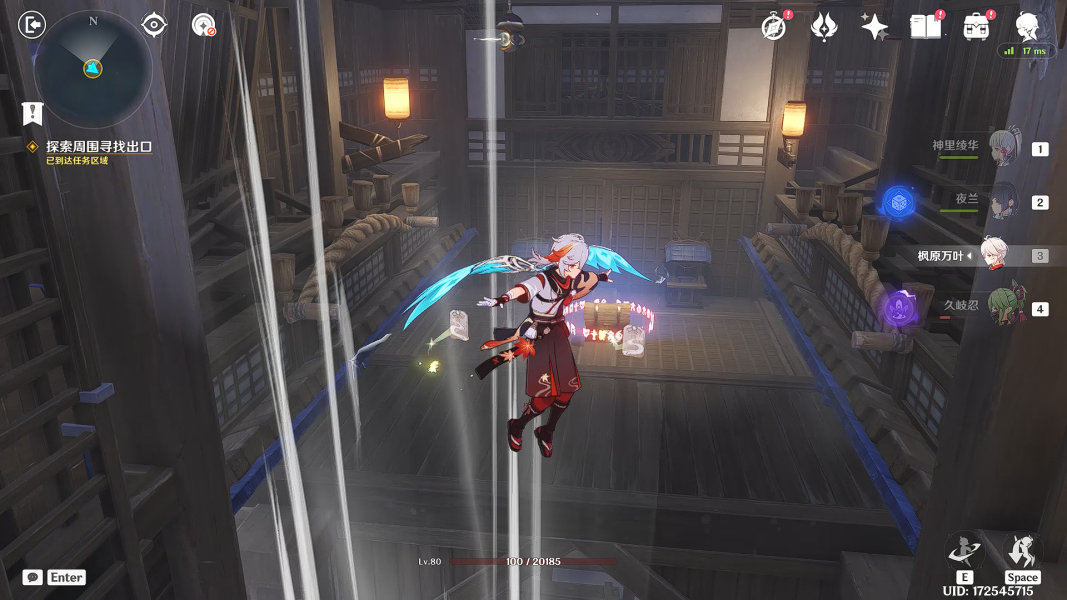Open the quest menu banner icon
The height and width of the screenshot is (600, 1067).
pyautogui.click(x=33, y=112)
